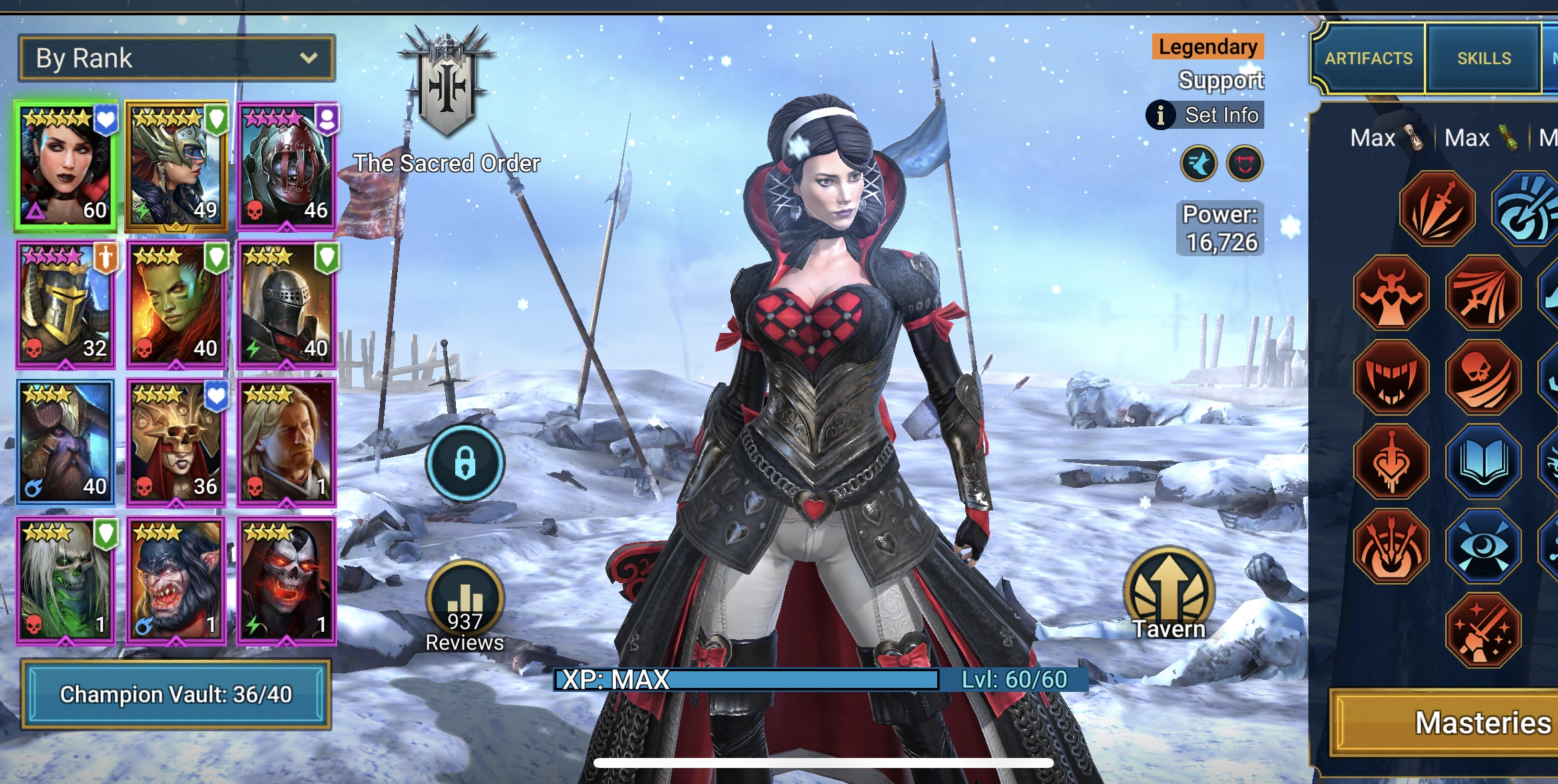
Task: Select the level 46 red-helmed champion
Action: click(287, 167)
